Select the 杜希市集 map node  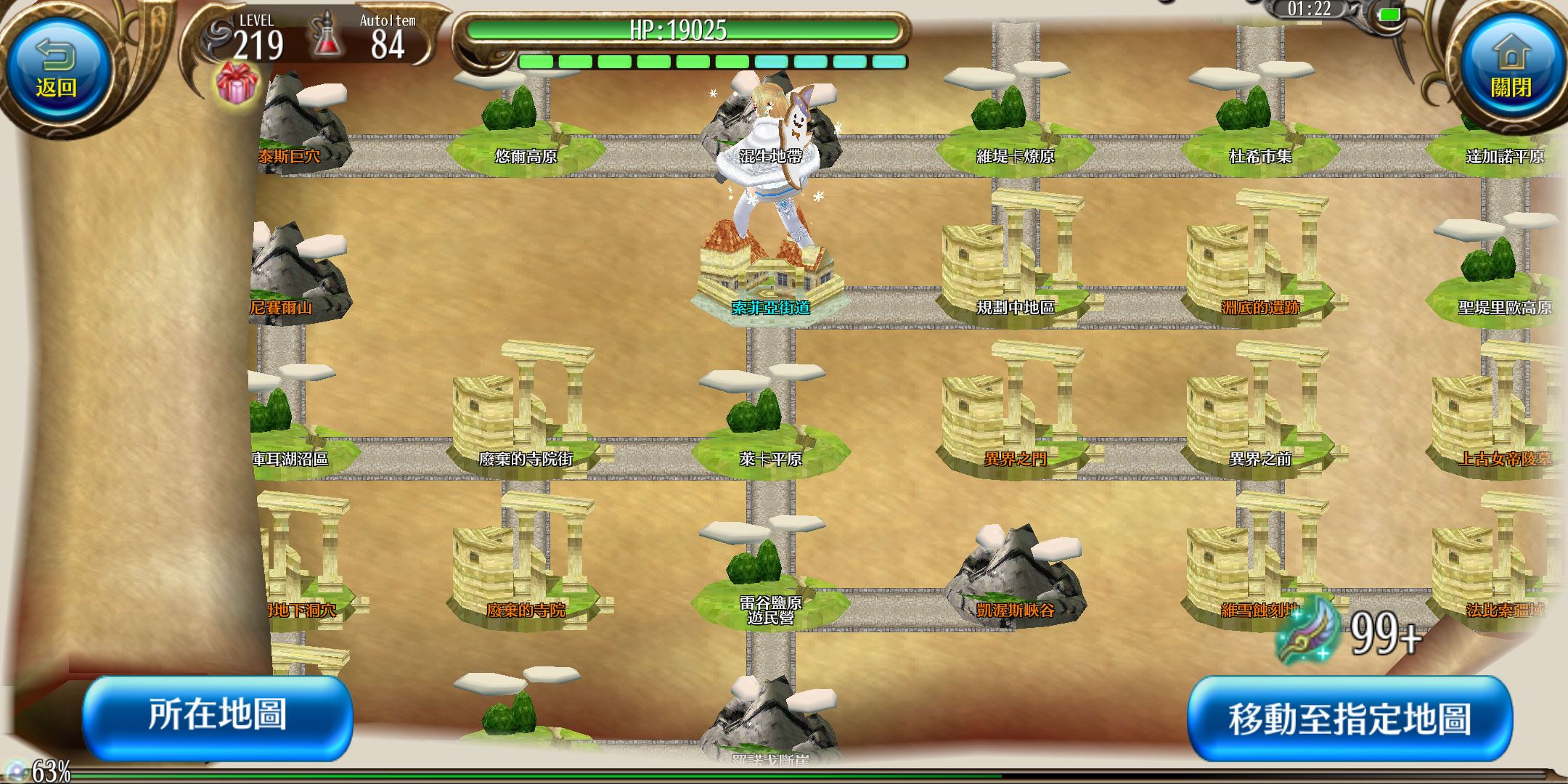[1260, 138]
